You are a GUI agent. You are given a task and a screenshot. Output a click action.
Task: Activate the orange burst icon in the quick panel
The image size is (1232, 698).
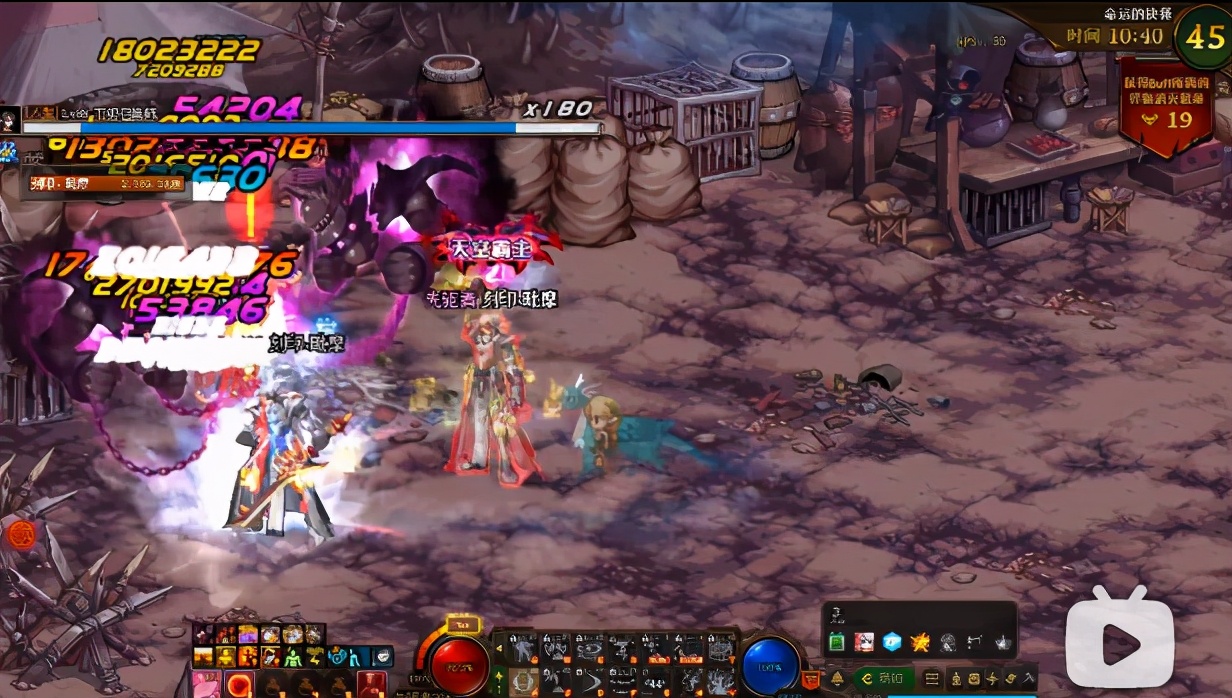click(920, 642)
